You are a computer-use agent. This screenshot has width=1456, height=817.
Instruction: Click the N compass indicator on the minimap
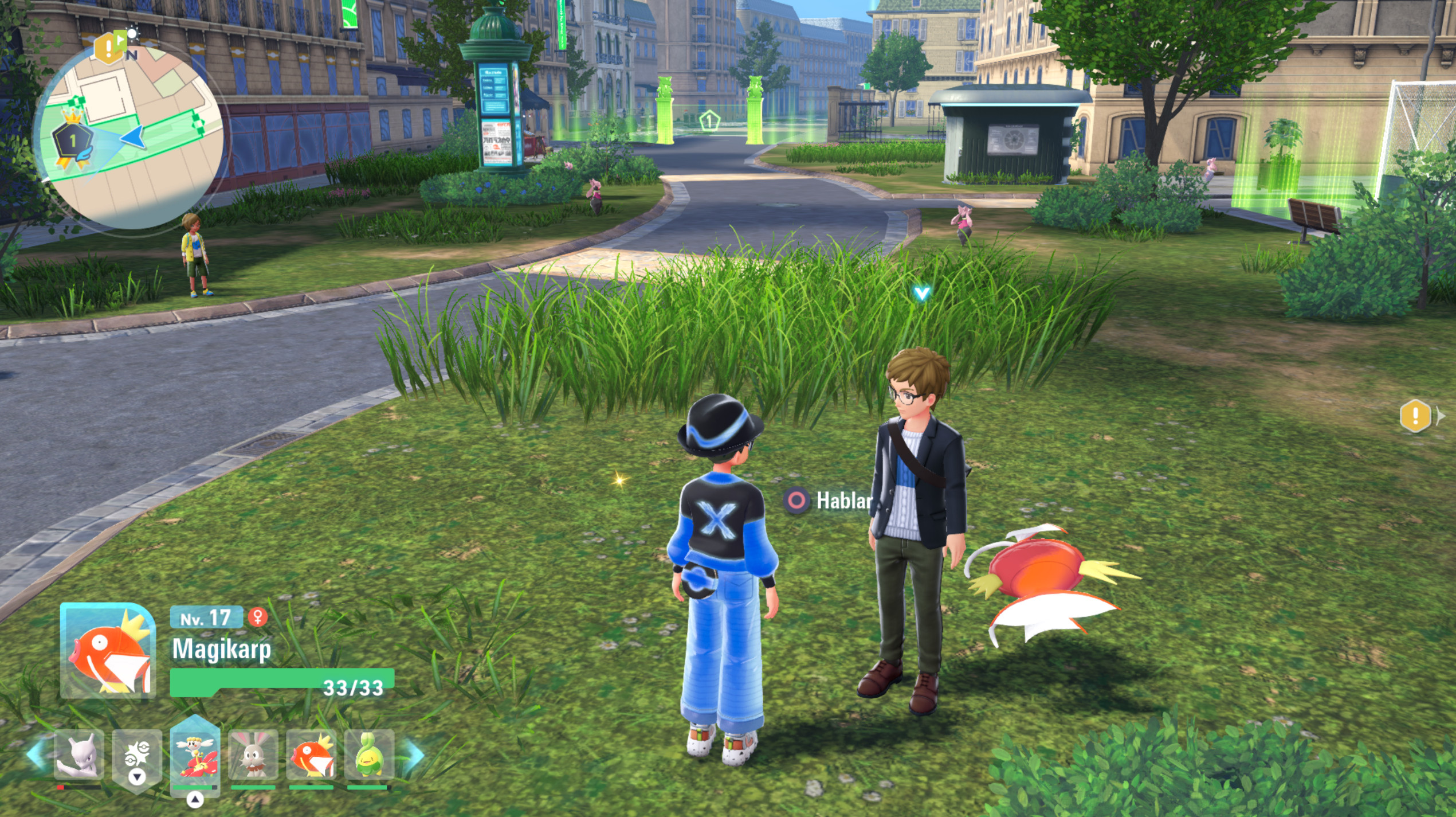point(132,54)
